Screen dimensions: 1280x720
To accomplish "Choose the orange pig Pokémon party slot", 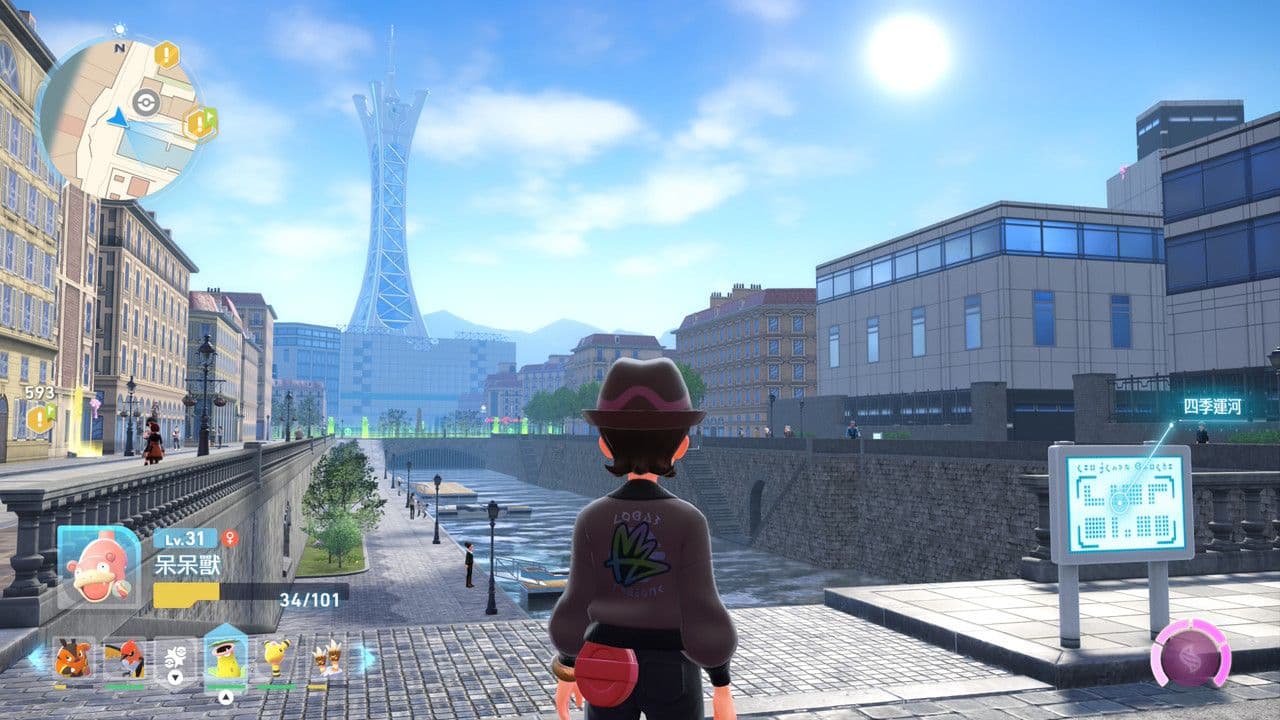I will point(73,659).
